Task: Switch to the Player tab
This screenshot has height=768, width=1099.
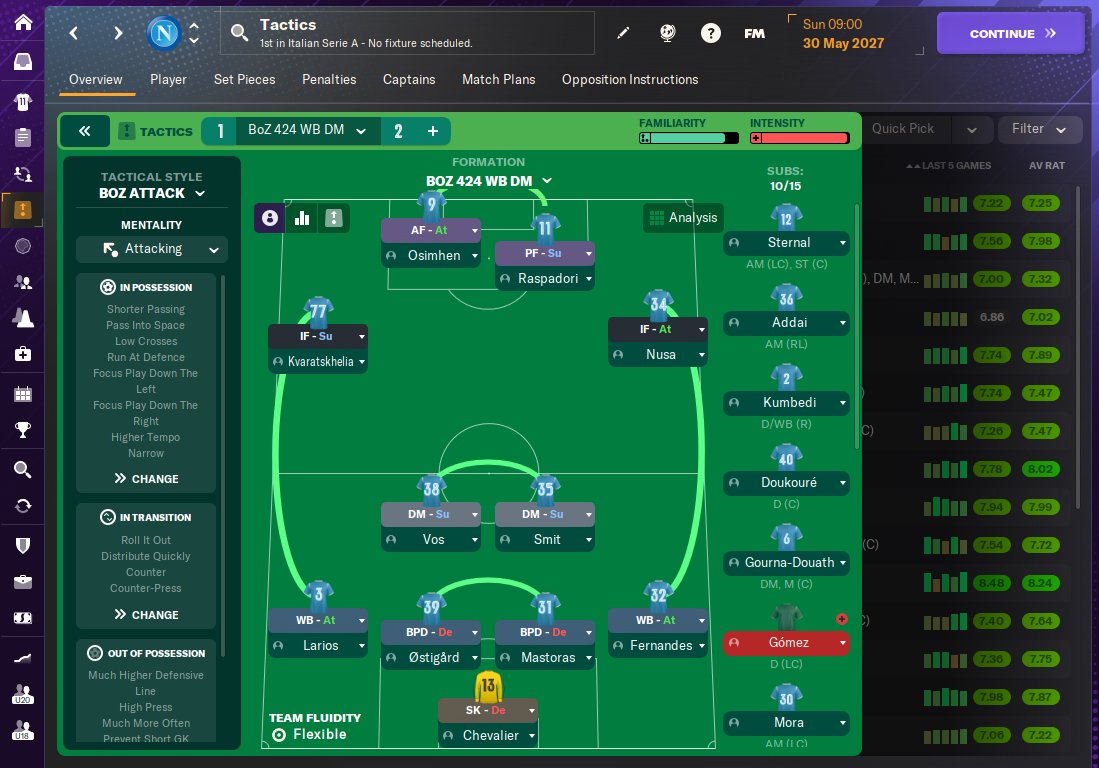Action: click(x=168, y=80)
